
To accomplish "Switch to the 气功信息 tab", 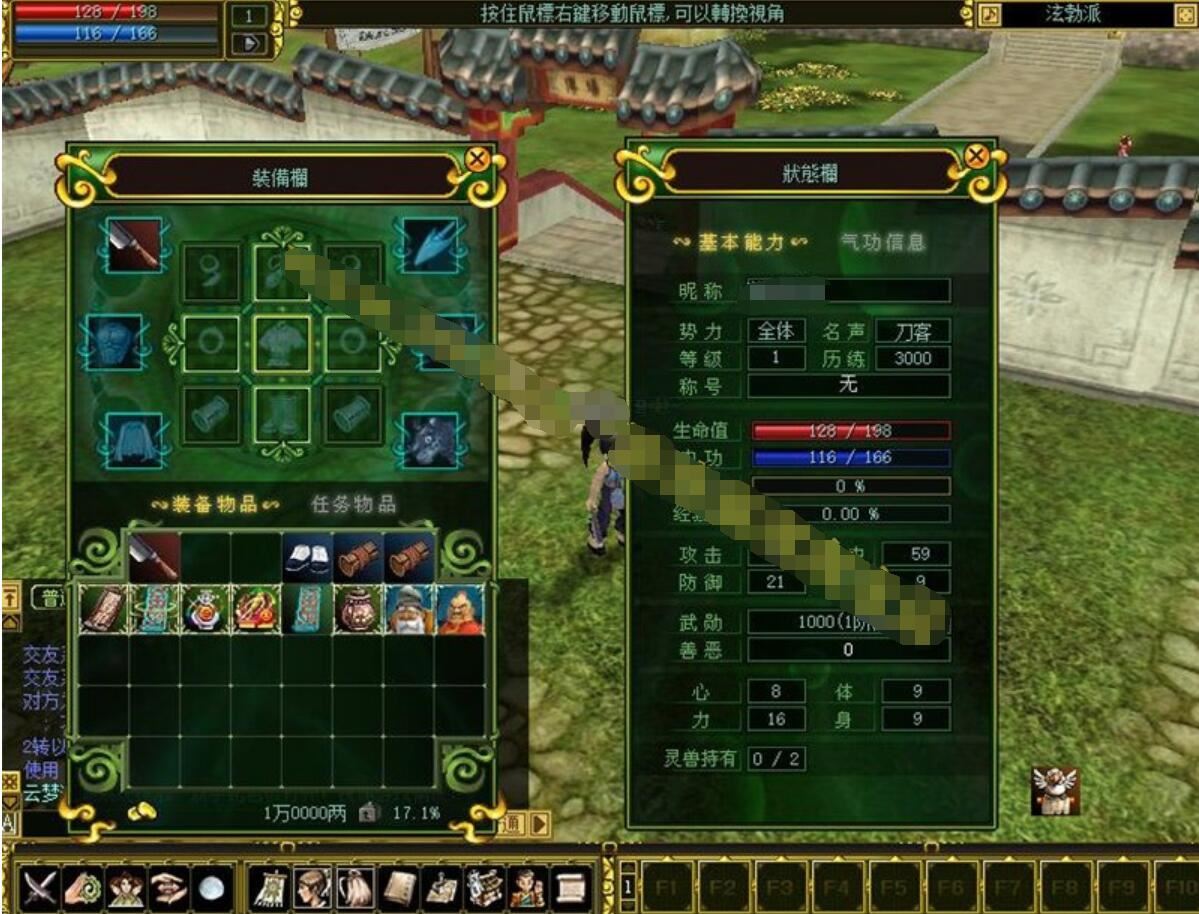I will click(x=883, y=242).
